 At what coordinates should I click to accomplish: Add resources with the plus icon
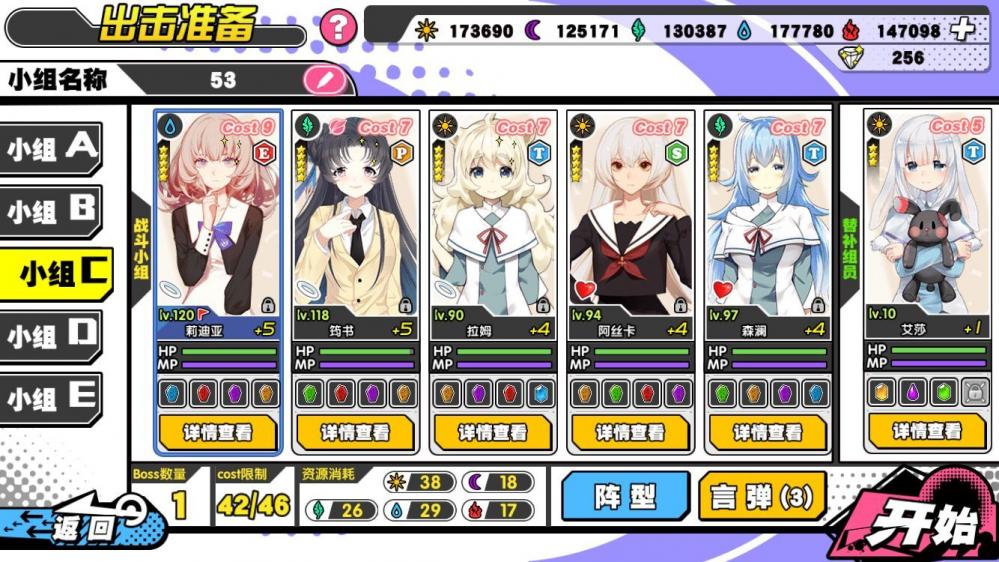[x=962, y=30]
